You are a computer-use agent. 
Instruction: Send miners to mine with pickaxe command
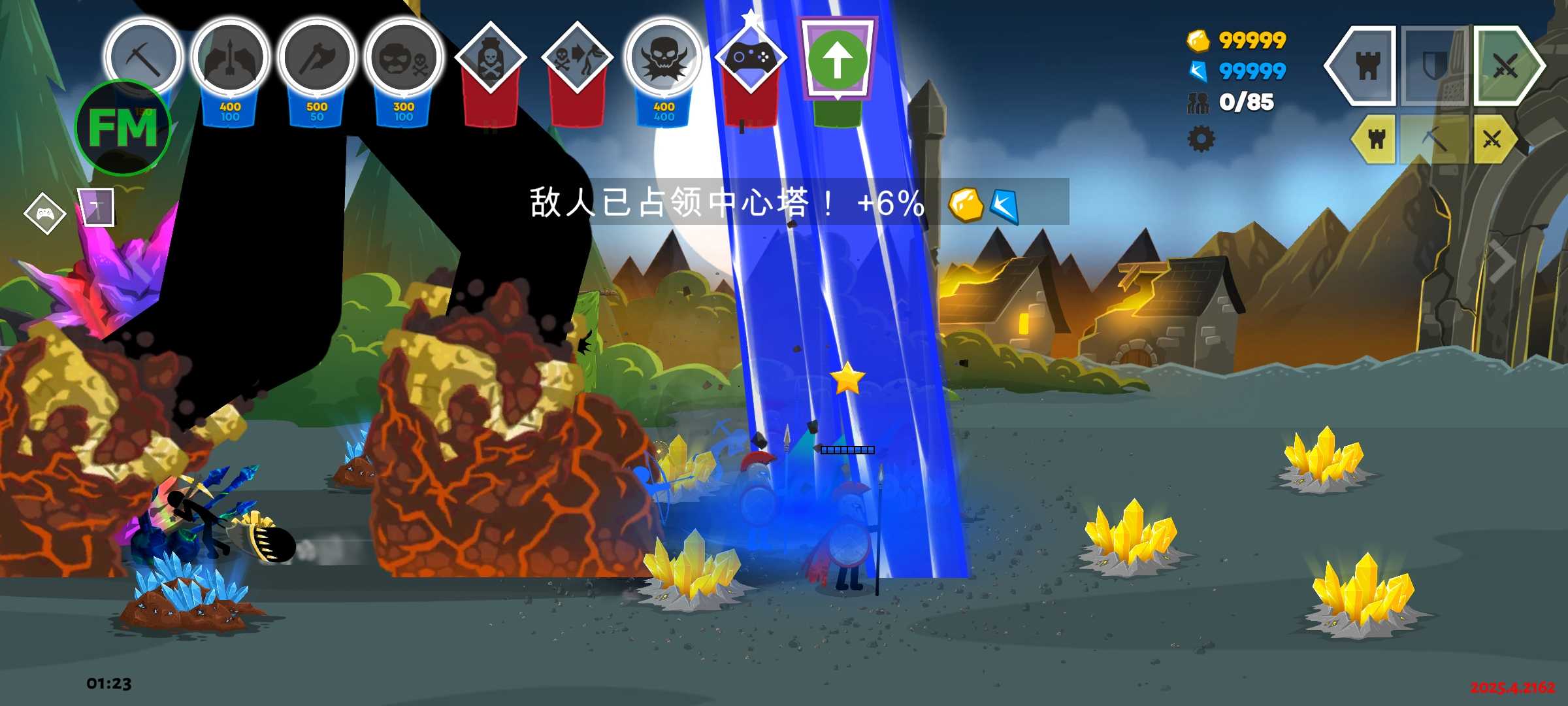1434,139
